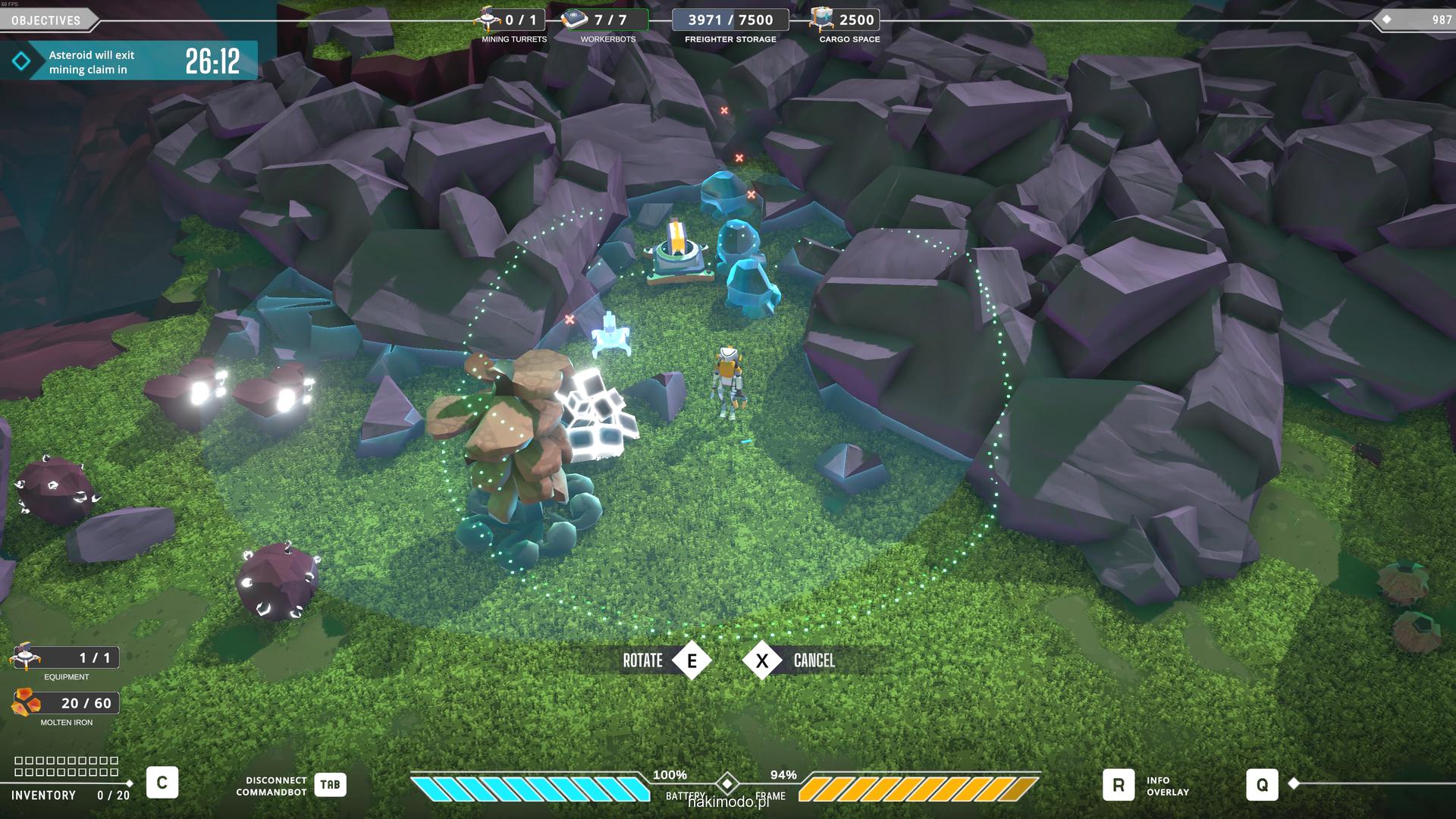This screenshot has height=819, width=1456.
Task: Click the Workerbots icon
Action: click(x=575, y=19)
